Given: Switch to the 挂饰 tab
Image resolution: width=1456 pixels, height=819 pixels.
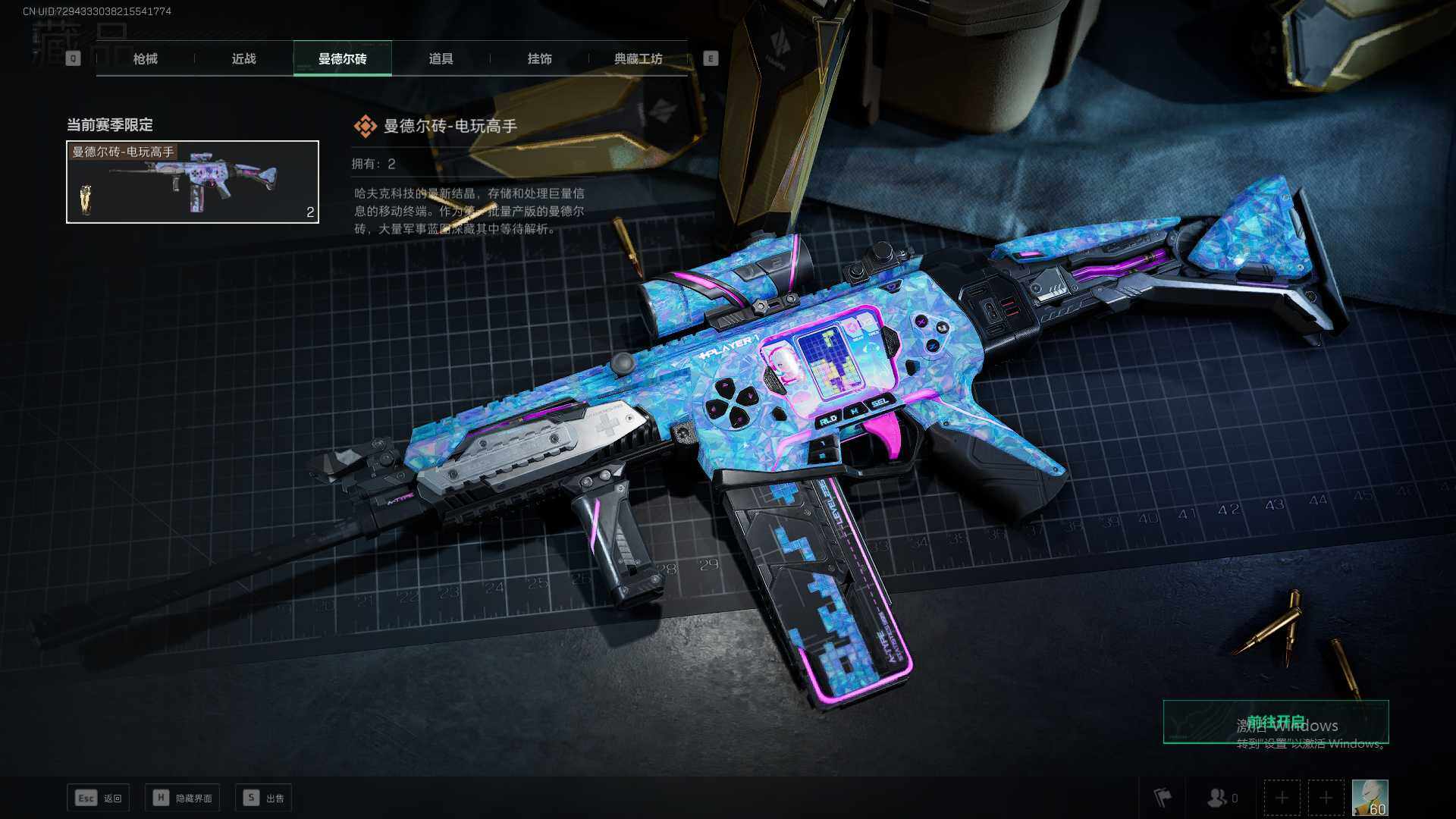Looking at the screenshot, I should [x=539, y=59].
